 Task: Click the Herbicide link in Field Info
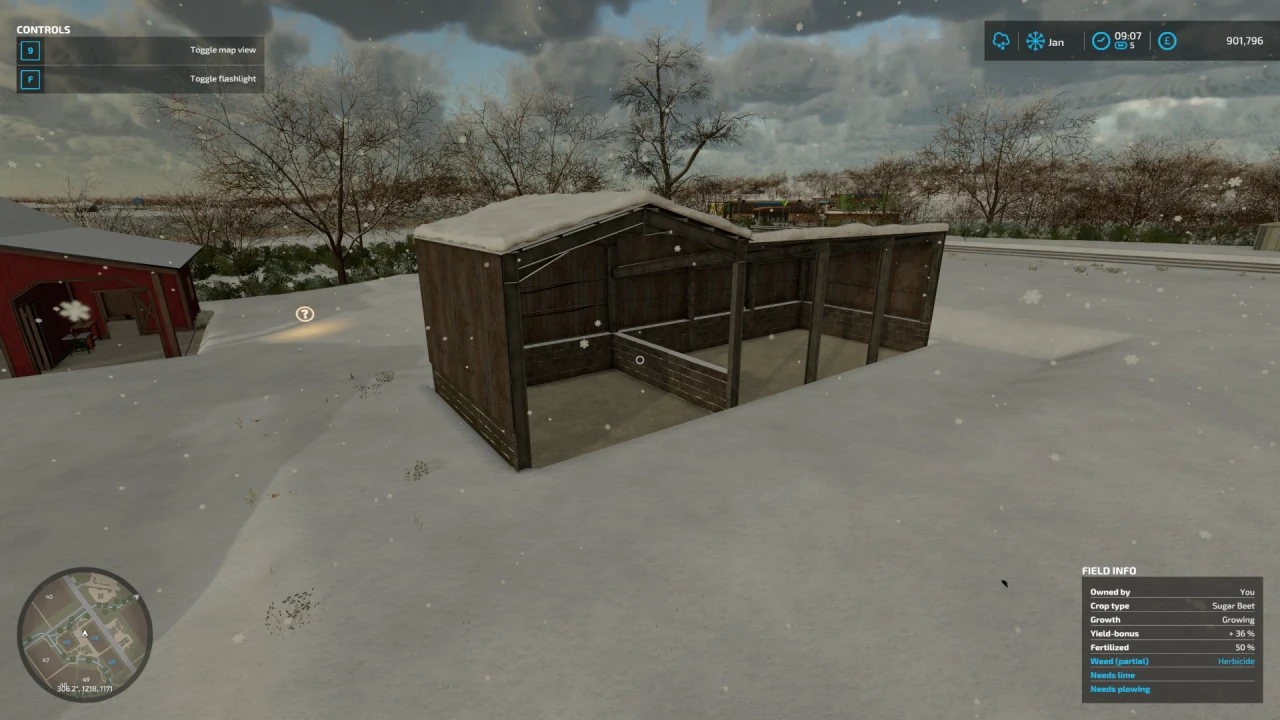pyautogui.click(x=1236, y=661)
